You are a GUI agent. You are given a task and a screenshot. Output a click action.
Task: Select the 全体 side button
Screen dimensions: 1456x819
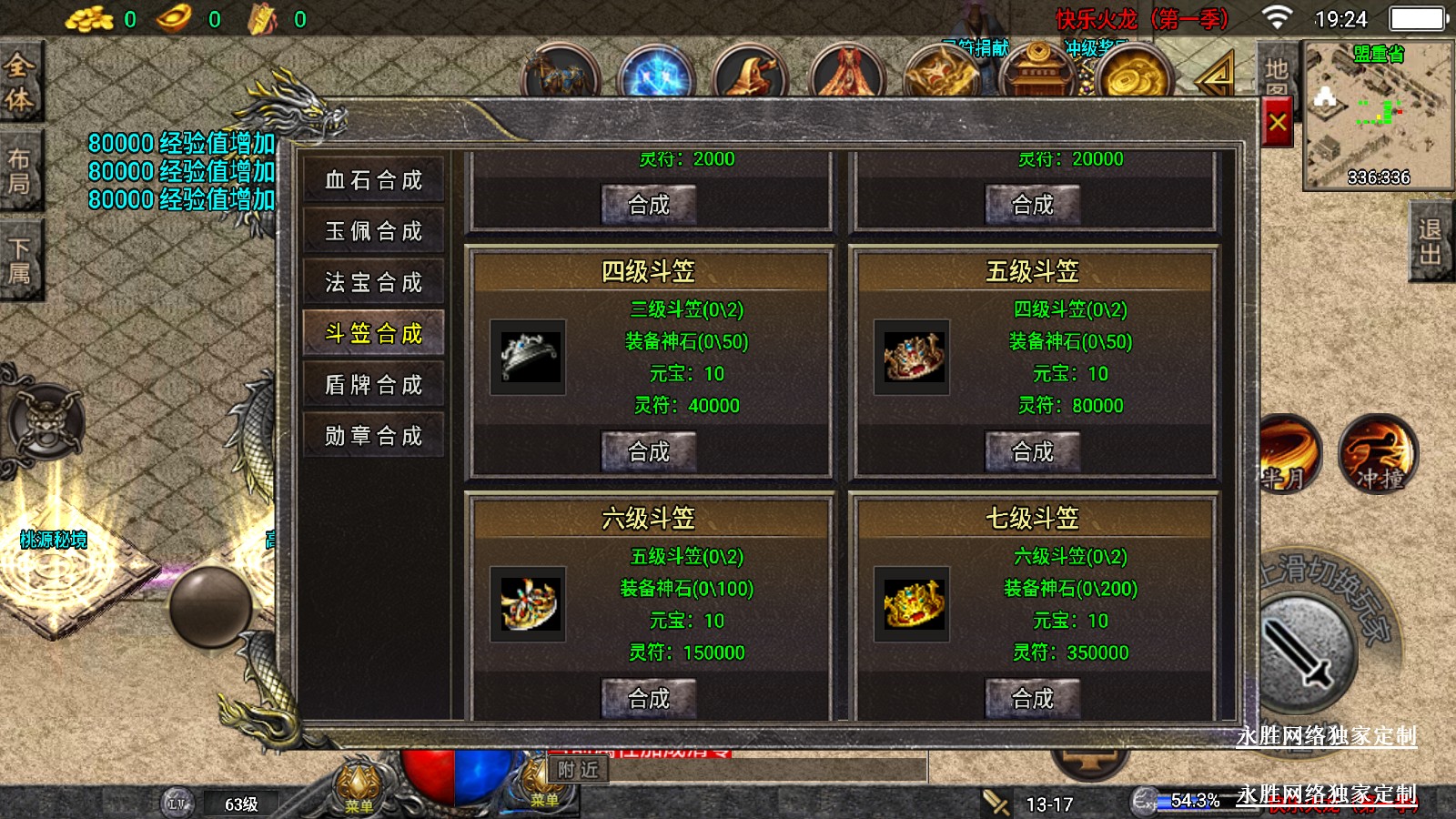click(20, 82)
